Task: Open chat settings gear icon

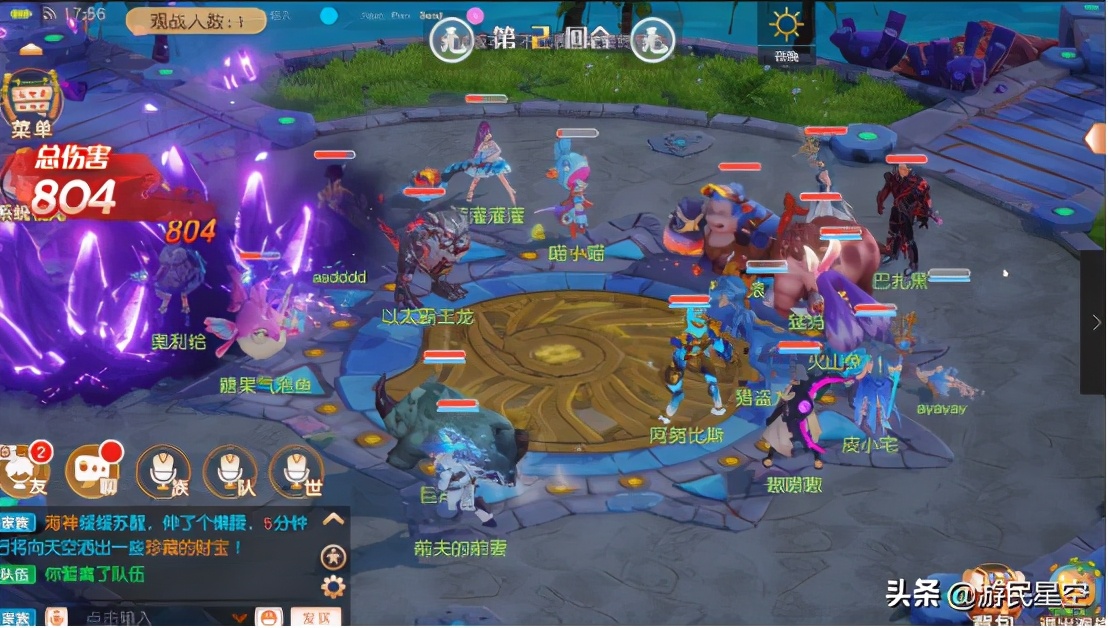Action: pos(334,586)
